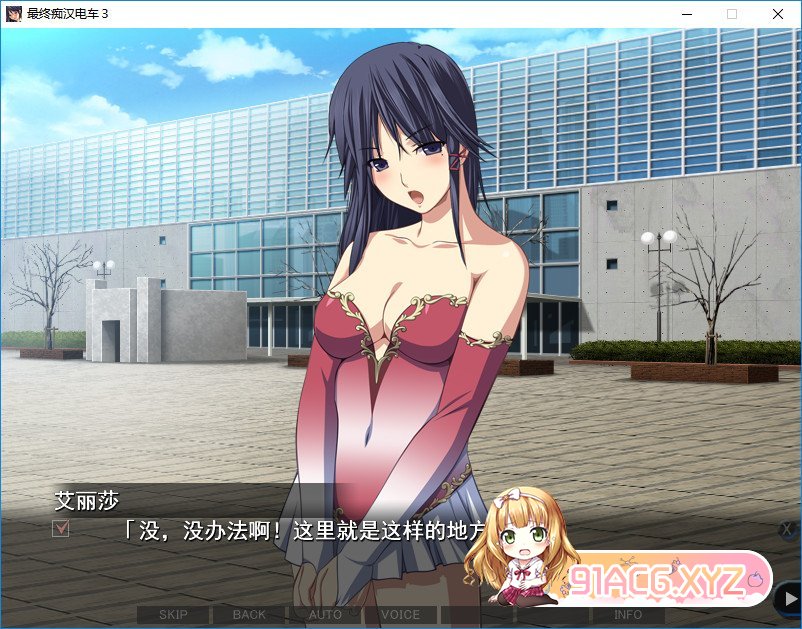The width and height of the screenshot is (802, 629).
Task: Turn on AUTO text advance
Action: (325, 614)
